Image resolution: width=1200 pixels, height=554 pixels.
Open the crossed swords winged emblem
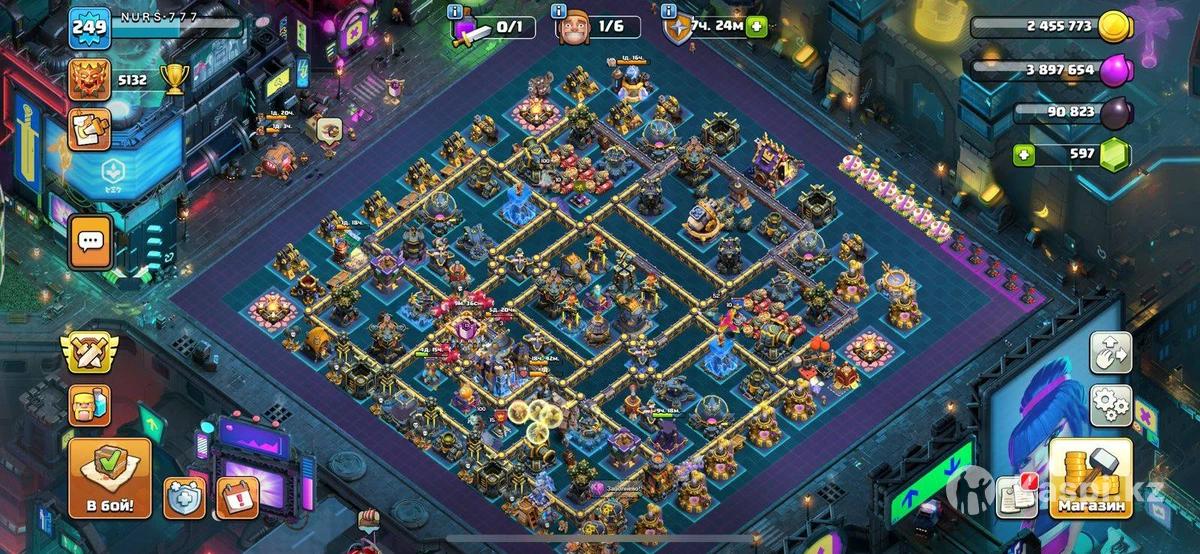click(89, 351)
